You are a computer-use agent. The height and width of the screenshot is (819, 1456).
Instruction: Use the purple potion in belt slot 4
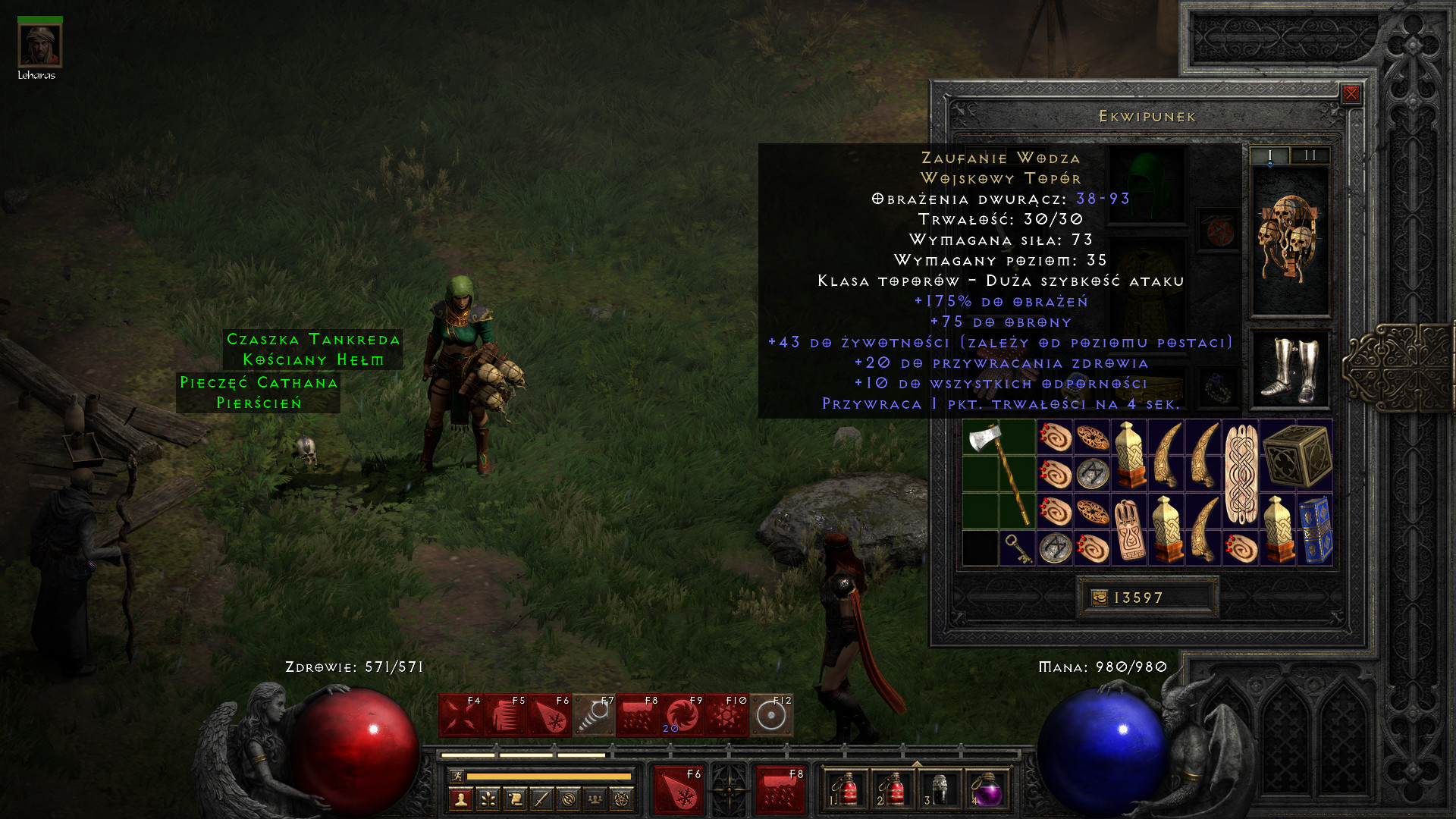click(x=987, y=790)
